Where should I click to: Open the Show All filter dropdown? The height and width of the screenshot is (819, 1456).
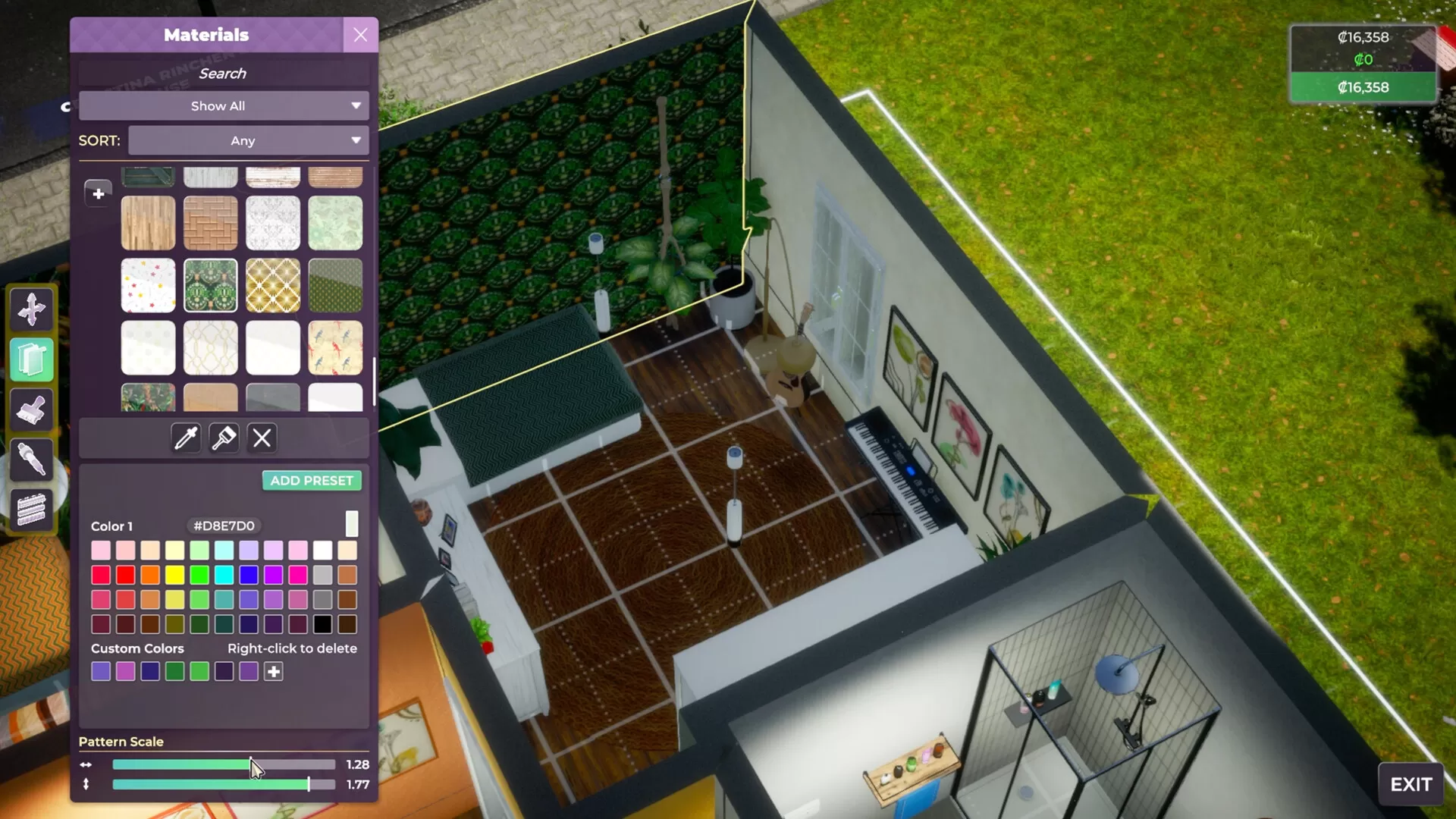[x=224, y=105]
